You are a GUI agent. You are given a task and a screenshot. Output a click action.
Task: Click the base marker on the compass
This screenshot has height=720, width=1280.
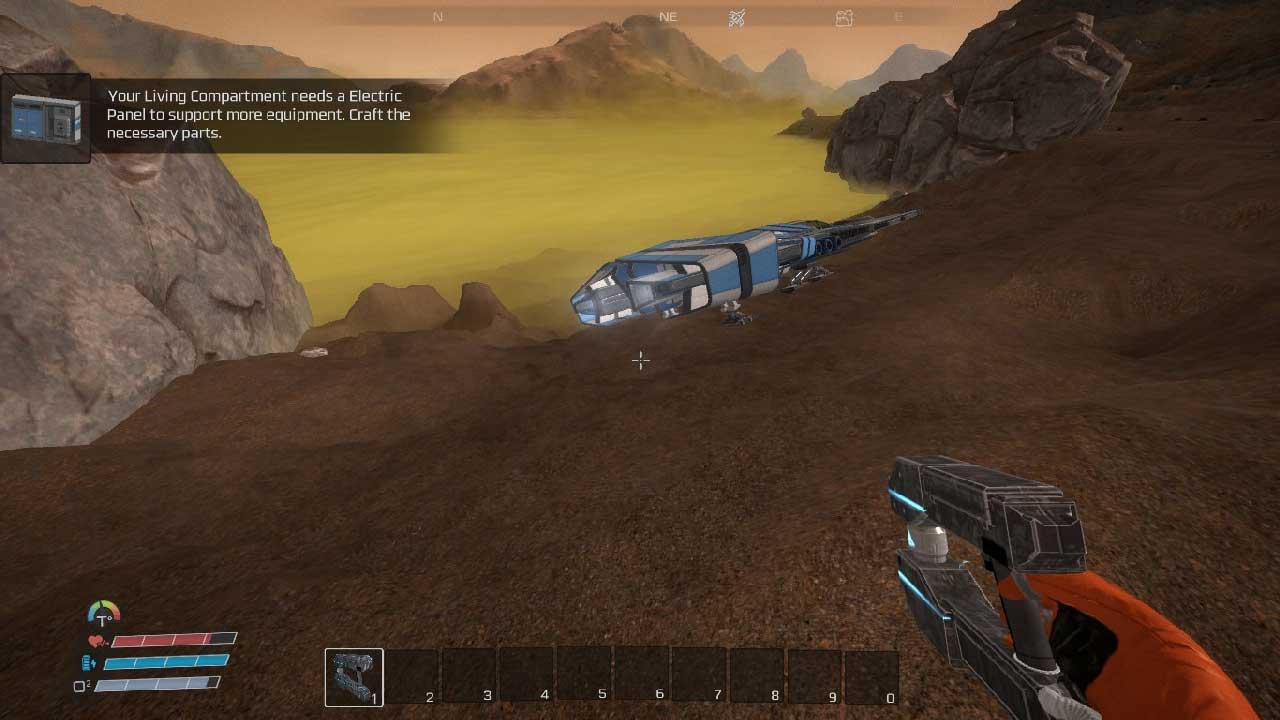pos(844,17)
